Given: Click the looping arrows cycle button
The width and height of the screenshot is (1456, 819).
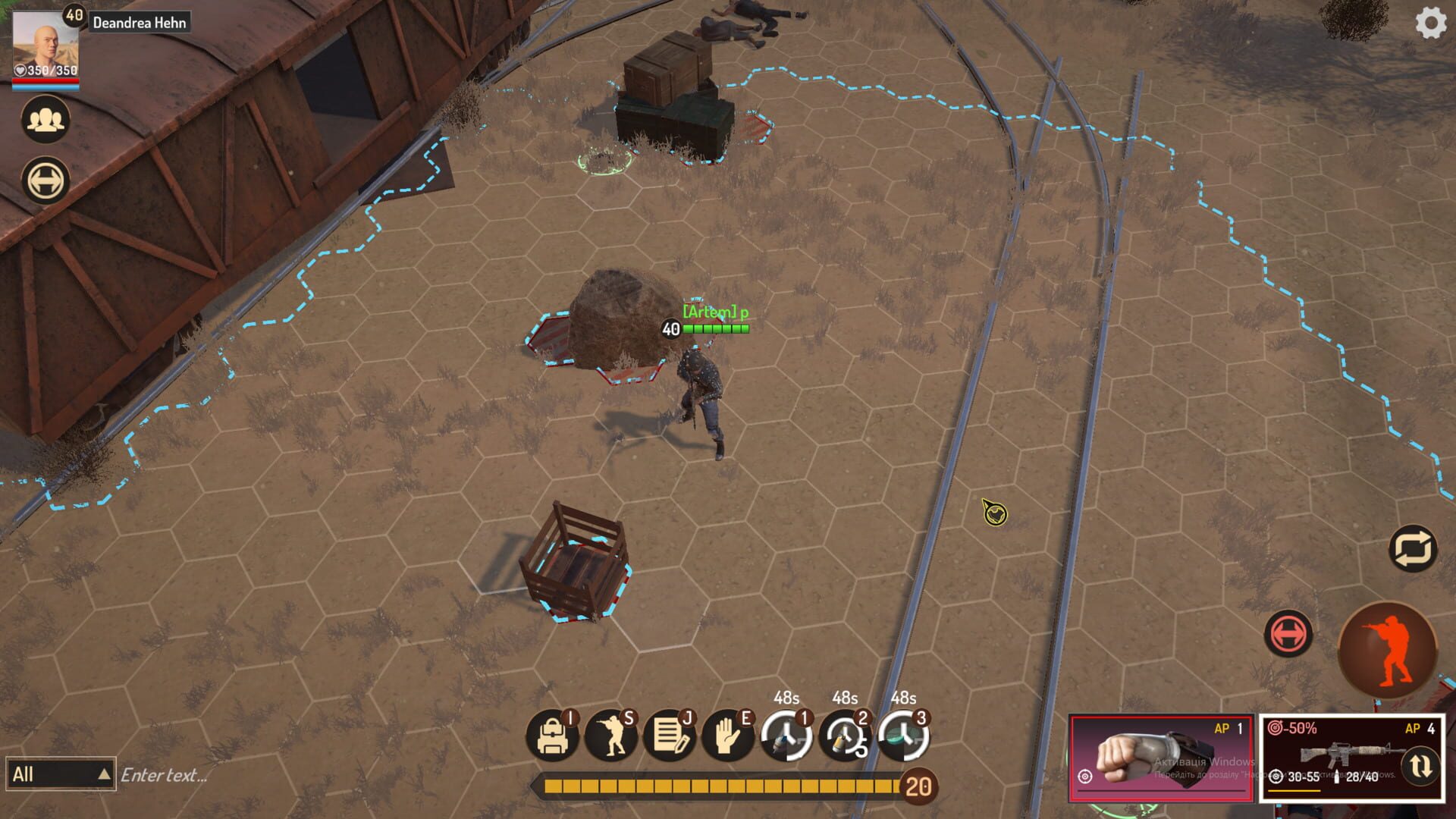Looking at the screenshot, I should point(1414,548).
